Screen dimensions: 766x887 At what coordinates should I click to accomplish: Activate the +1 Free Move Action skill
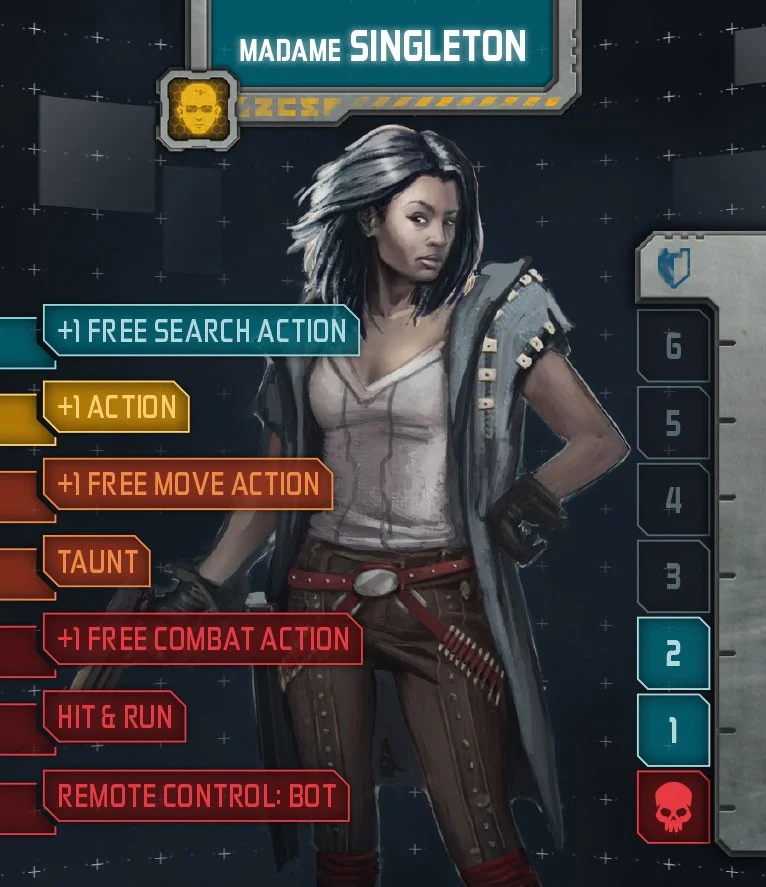pyautogui.click(x=188, y=484)
